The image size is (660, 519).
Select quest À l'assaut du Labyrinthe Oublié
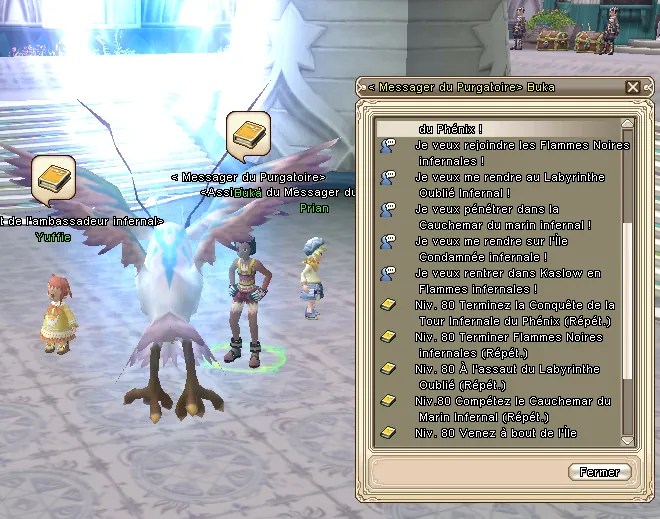pos(507,376)
